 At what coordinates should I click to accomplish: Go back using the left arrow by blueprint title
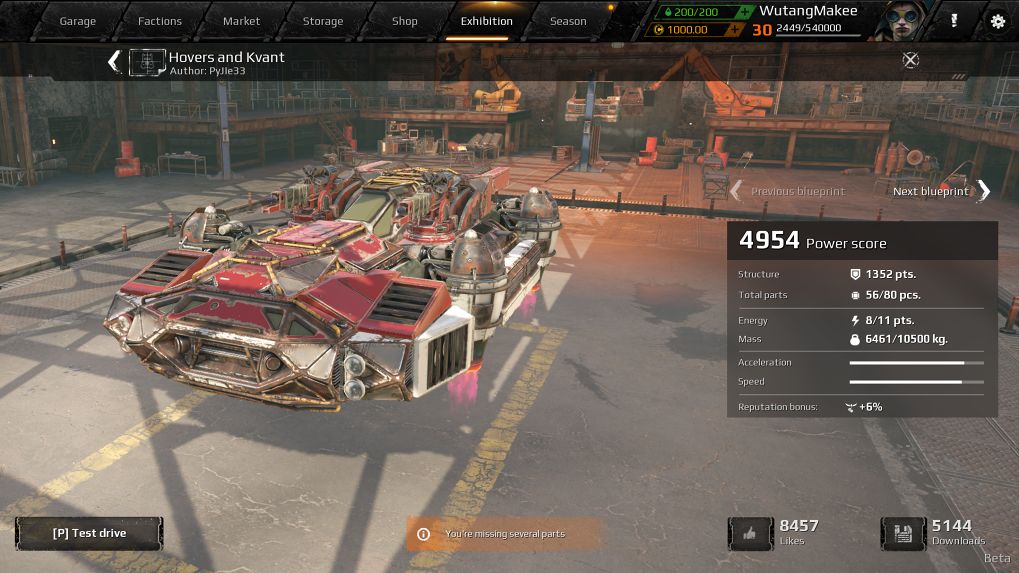pyautogui.click(x=114, y=62)
